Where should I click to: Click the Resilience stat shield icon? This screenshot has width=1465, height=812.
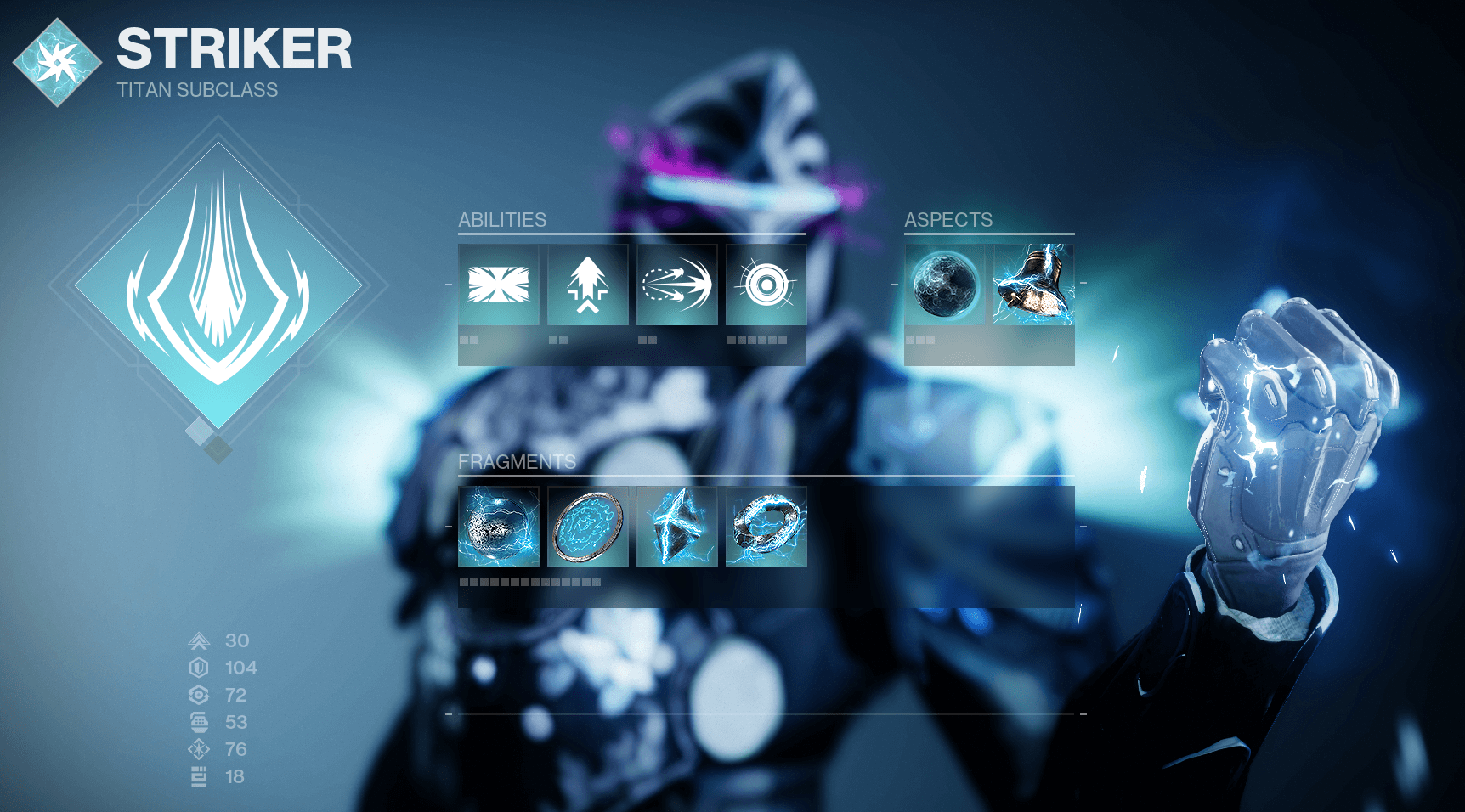(x=199, y=668)
